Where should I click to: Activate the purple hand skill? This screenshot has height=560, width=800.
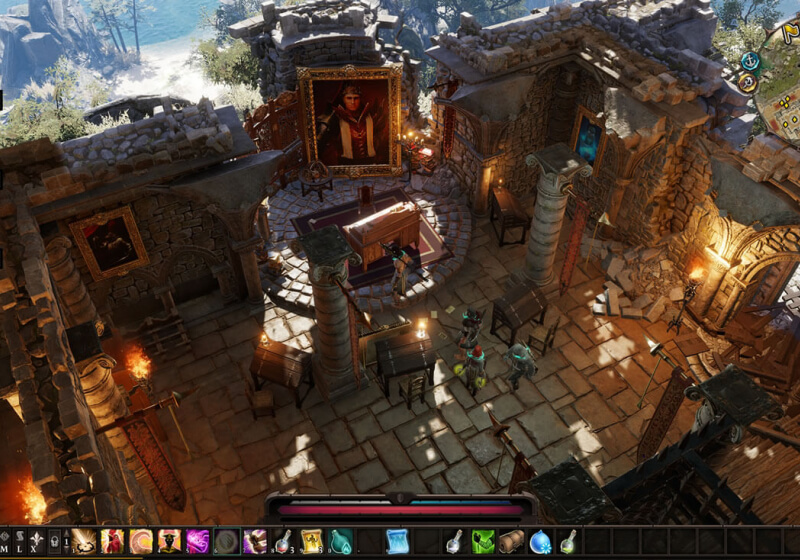[x=255, y=541]
